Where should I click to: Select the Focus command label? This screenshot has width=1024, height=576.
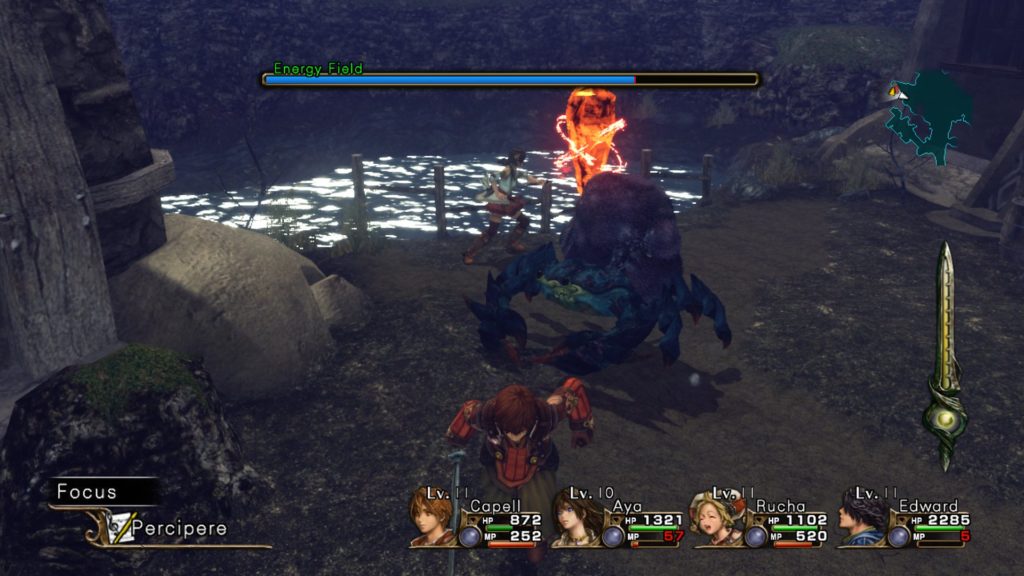click(88, 492)
